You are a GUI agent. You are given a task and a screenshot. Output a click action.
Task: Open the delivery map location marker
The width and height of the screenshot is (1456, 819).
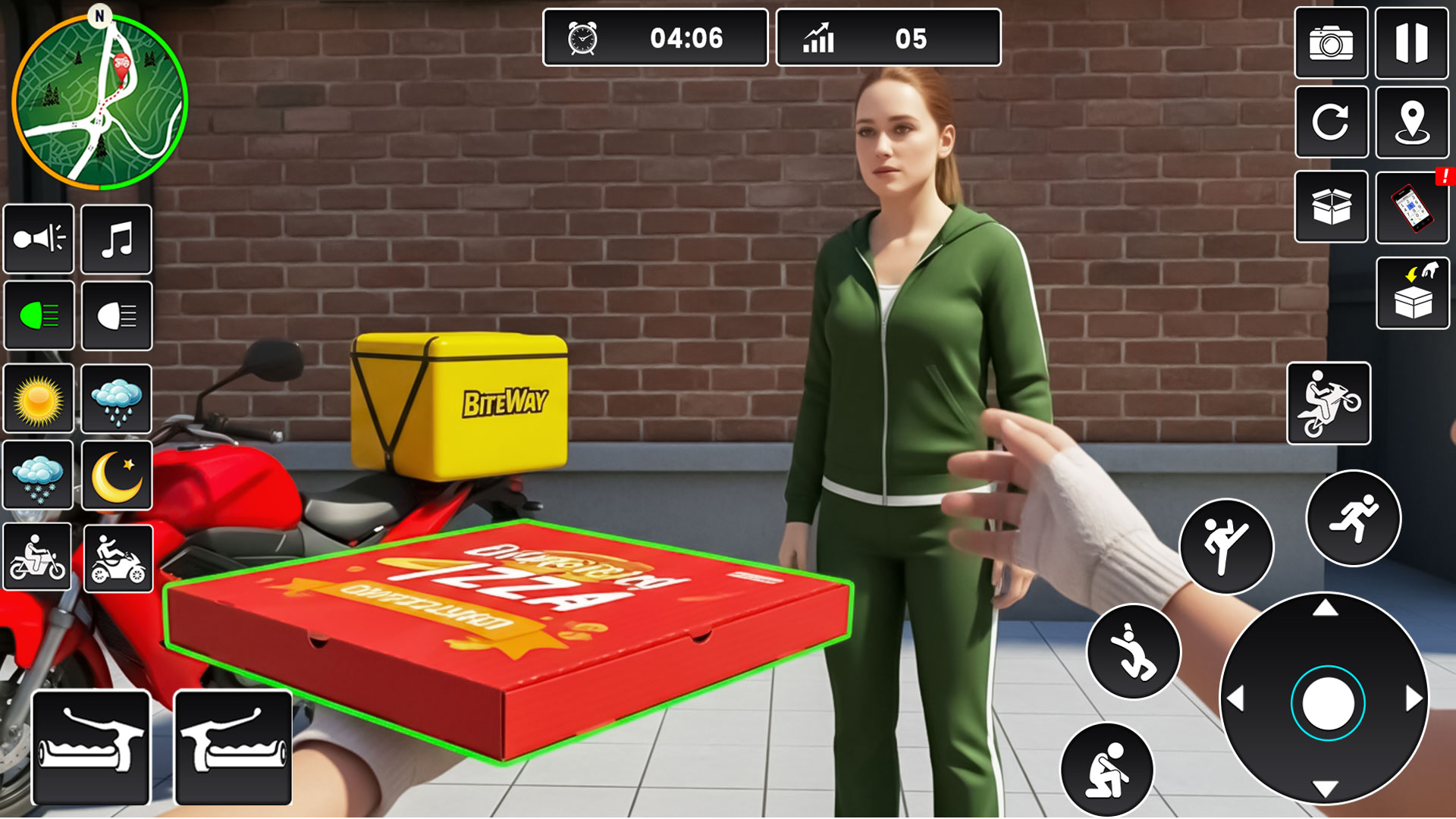pyautogui.click(x=1411, y=123)
